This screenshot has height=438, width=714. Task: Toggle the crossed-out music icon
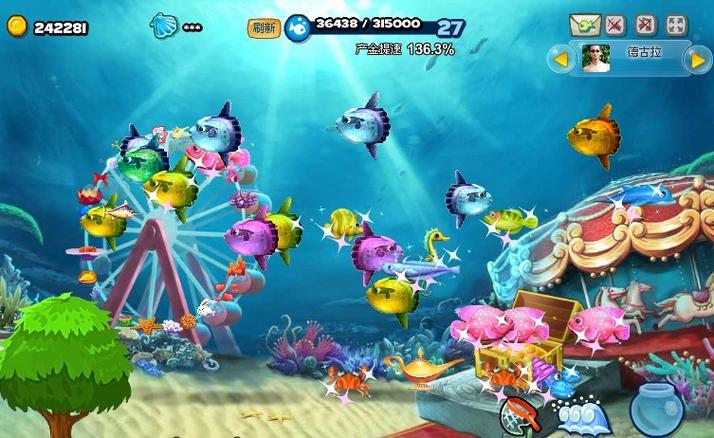[646, 24]
